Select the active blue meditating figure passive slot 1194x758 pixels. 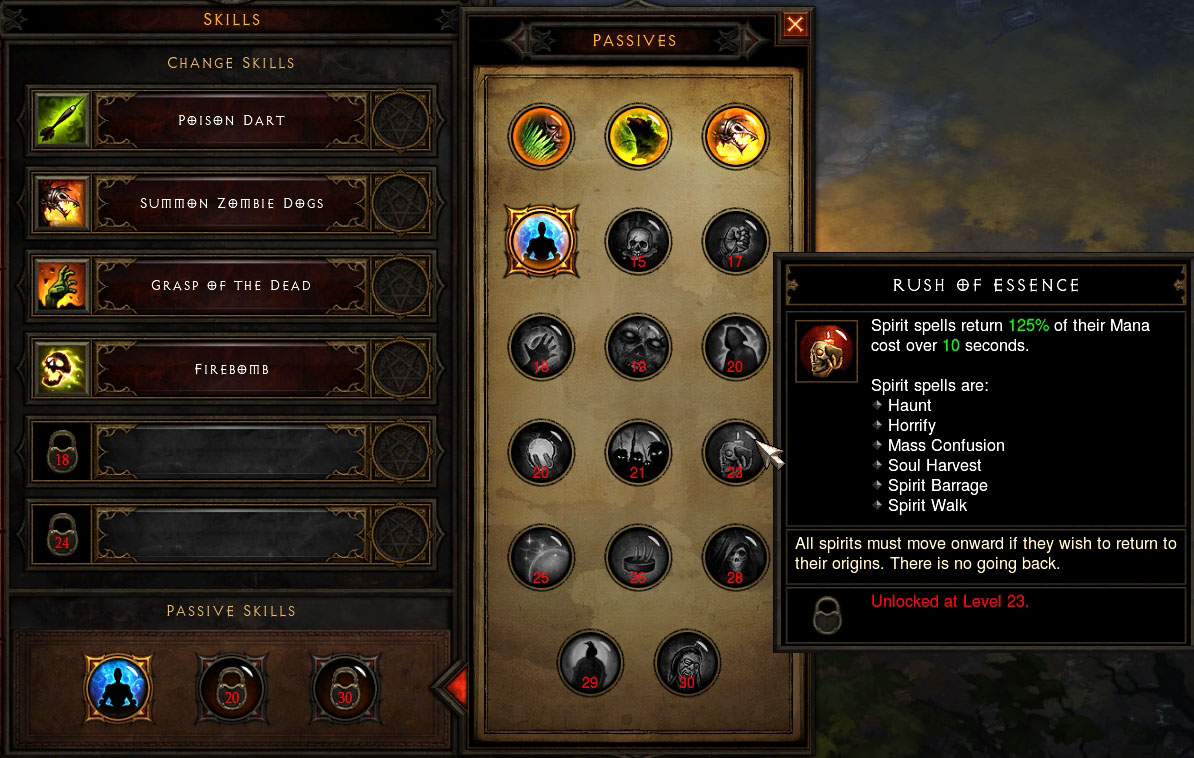[x=118, y=687]
